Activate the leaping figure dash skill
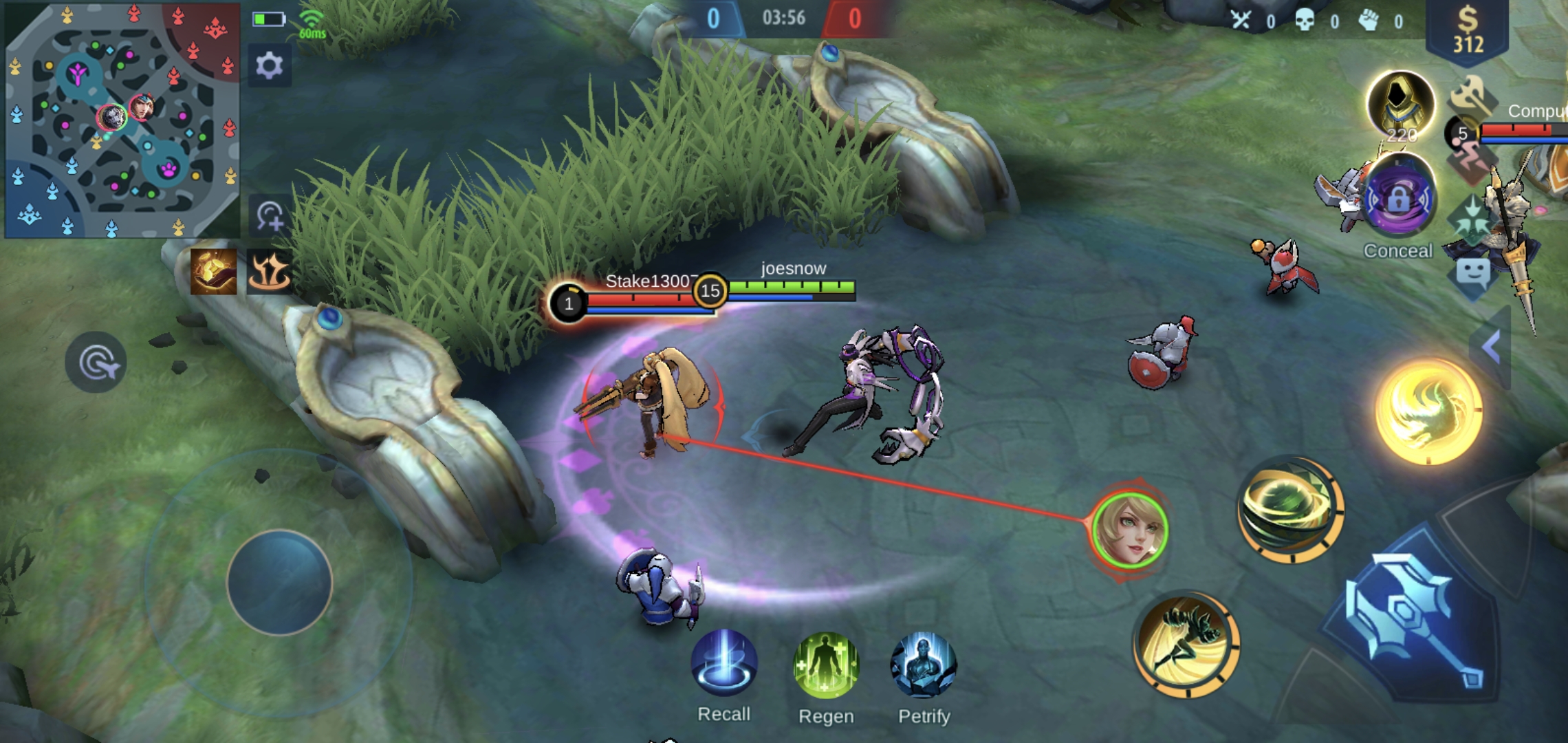This screenshot has height=743, width=1568. click(x=1186, y=643)
